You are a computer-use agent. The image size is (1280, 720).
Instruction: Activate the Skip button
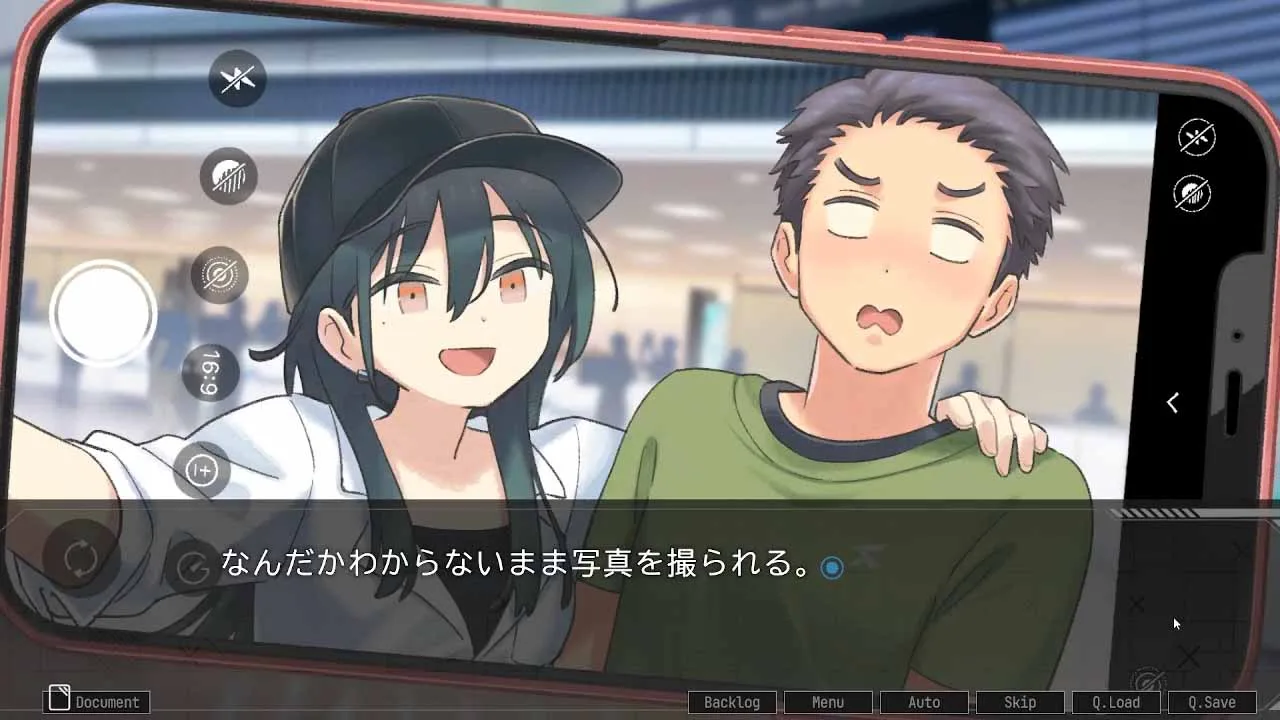click(1020, 702)
